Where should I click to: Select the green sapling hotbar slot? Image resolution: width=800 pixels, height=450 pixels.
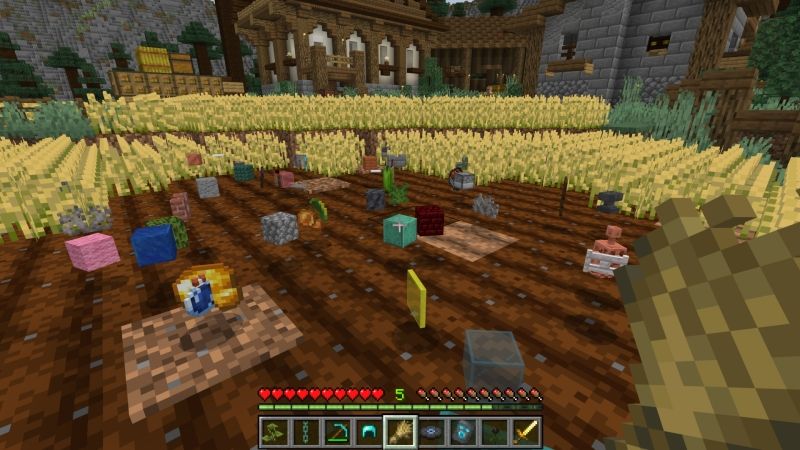274,432
